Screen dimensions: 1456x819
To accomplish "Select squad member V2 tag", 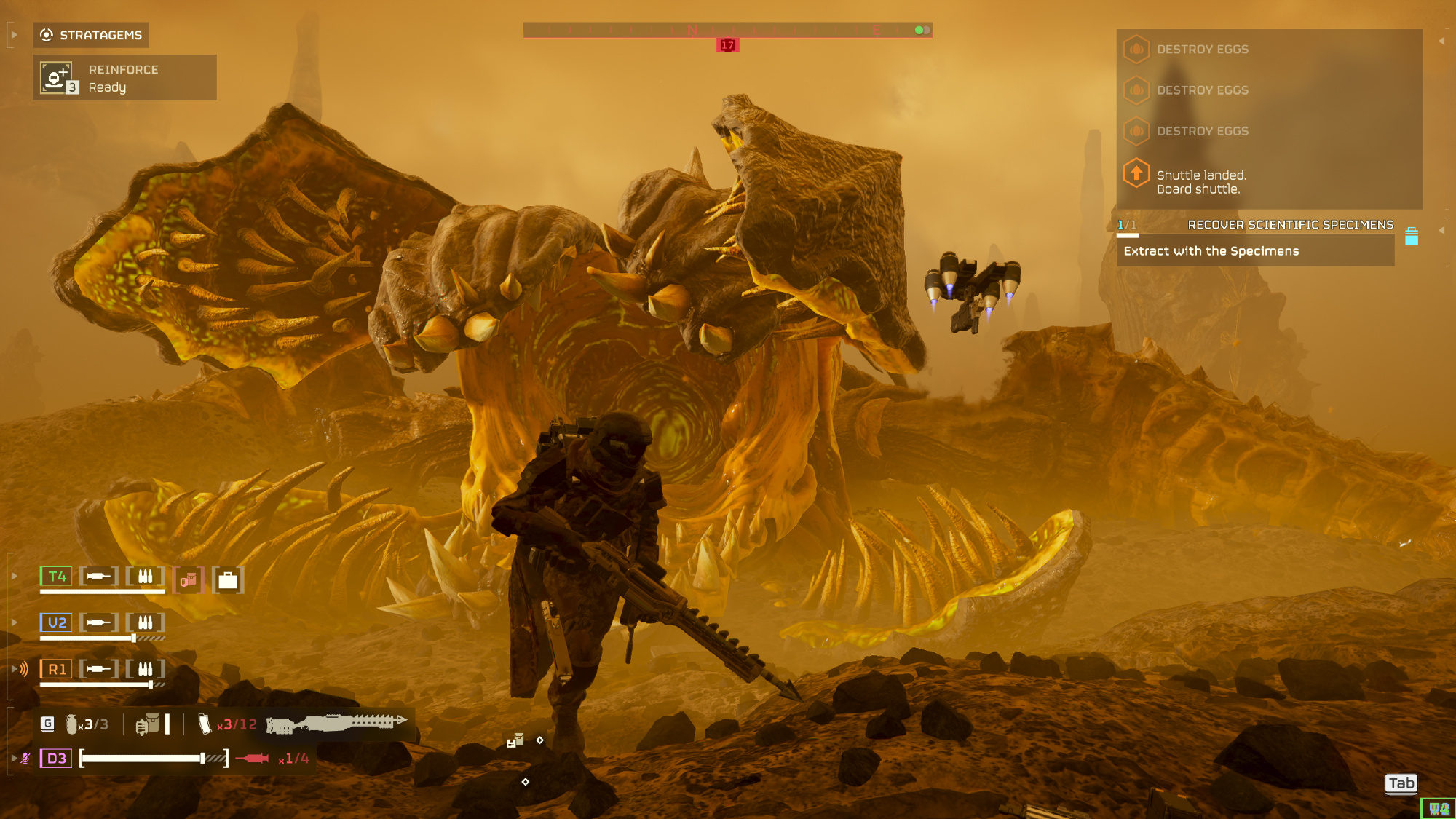I will (x=56, y=623).
